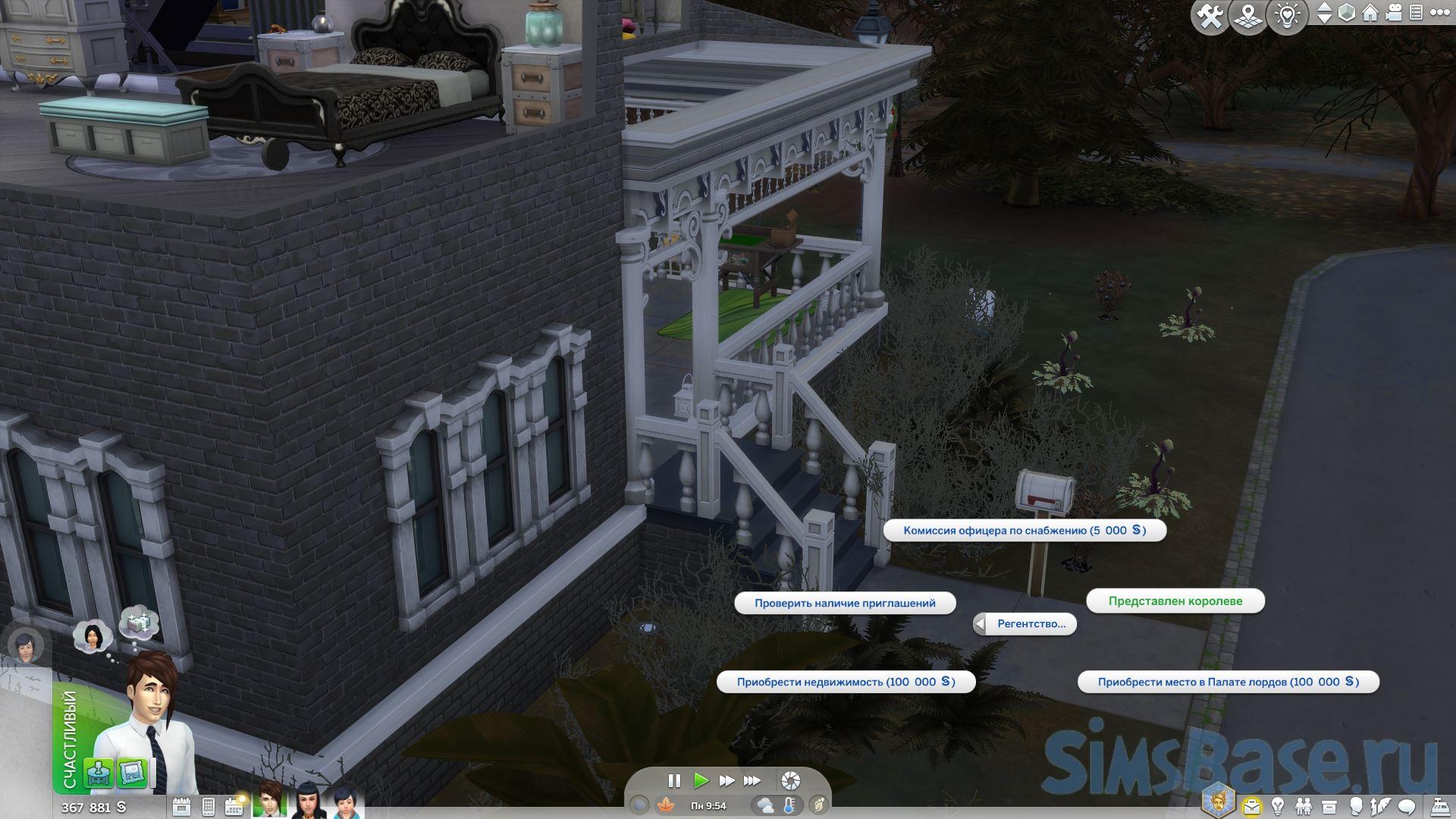The image size is (1456, 819).
Task: Go back via the "Регентство..." button
Action: point(1025,623)
